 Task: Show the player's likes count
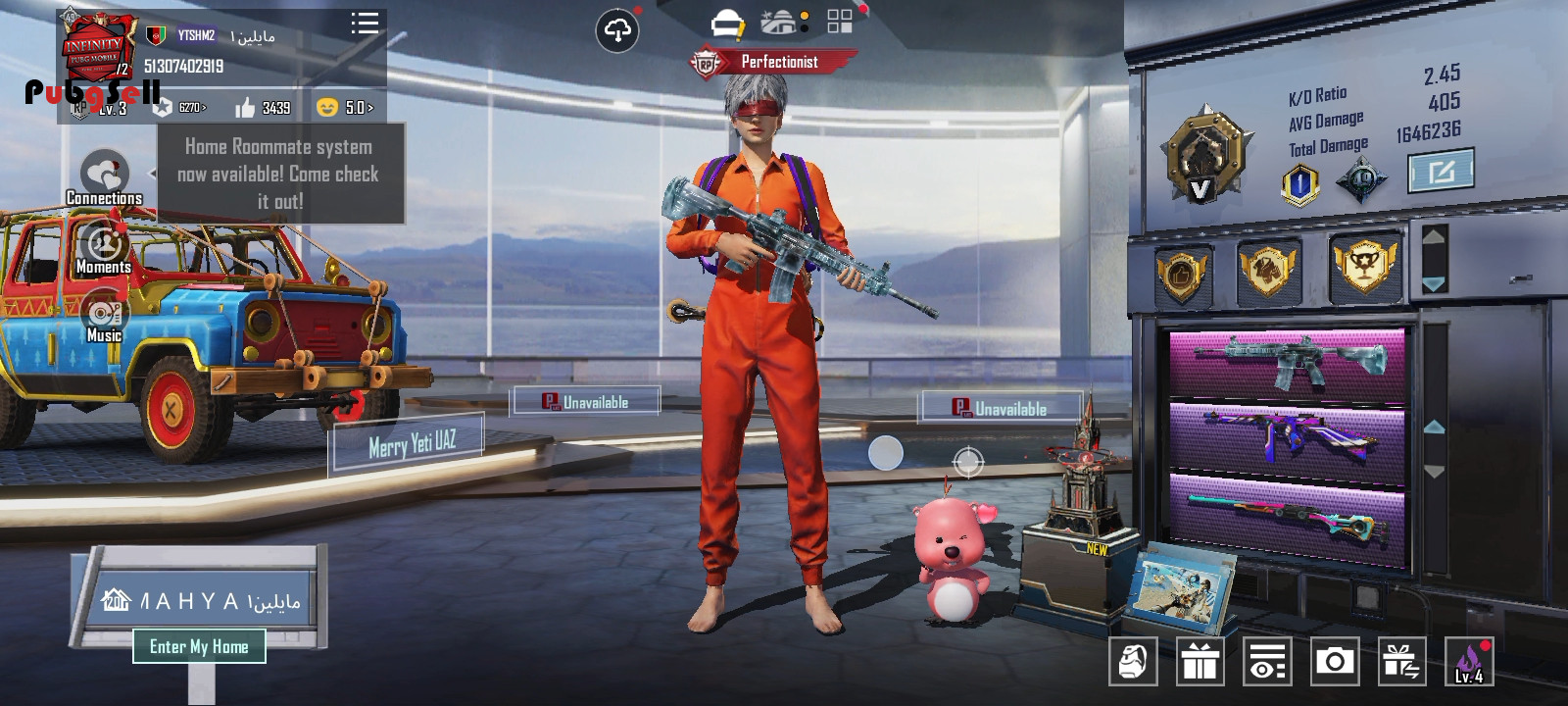click(x=263, y=107)
